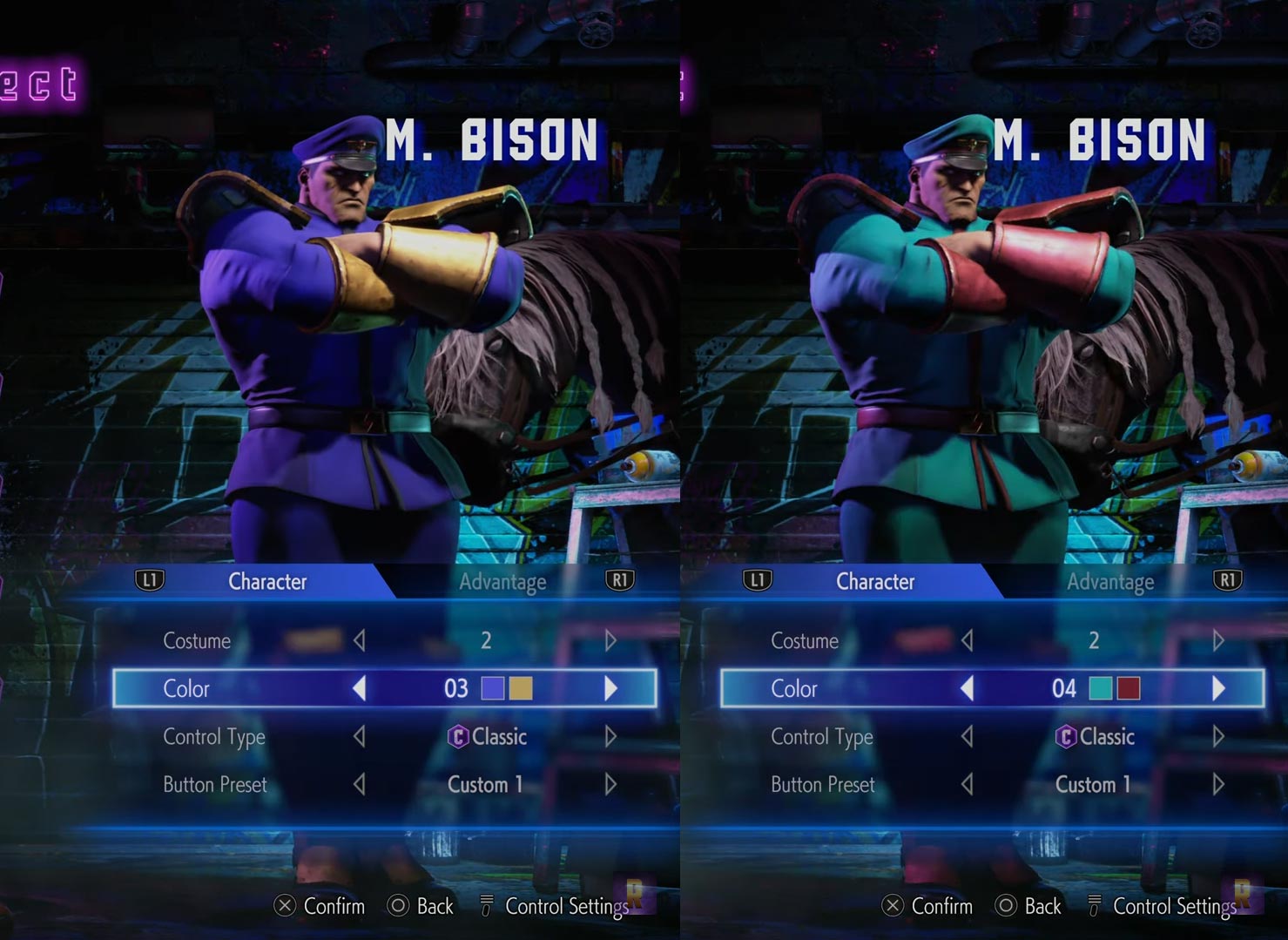Click the L1 shoulder button icon
The width and height of the screenshot is (1288, 940).
[148, 581]
